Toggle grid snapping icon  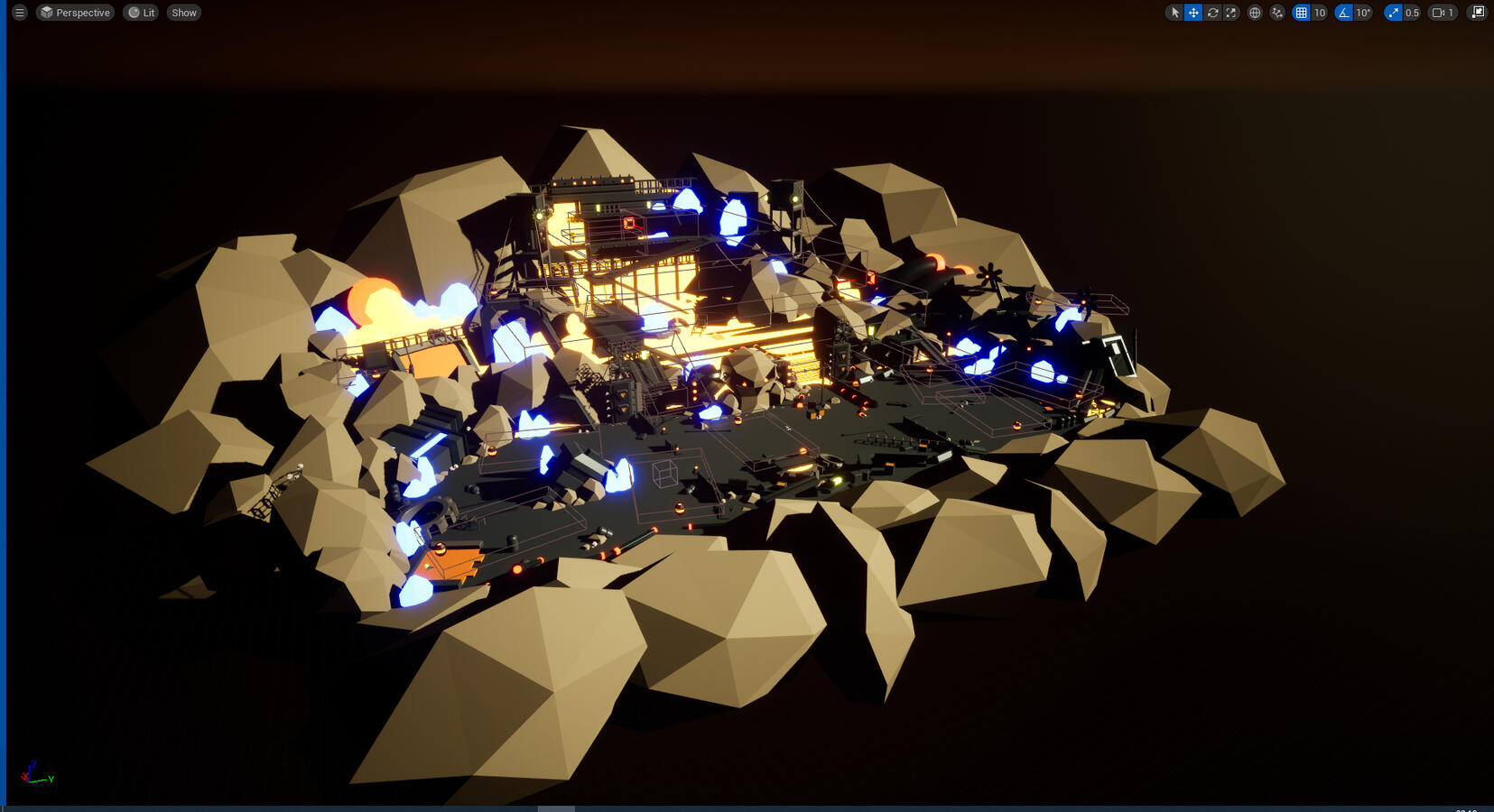(x=1301, y=13)
